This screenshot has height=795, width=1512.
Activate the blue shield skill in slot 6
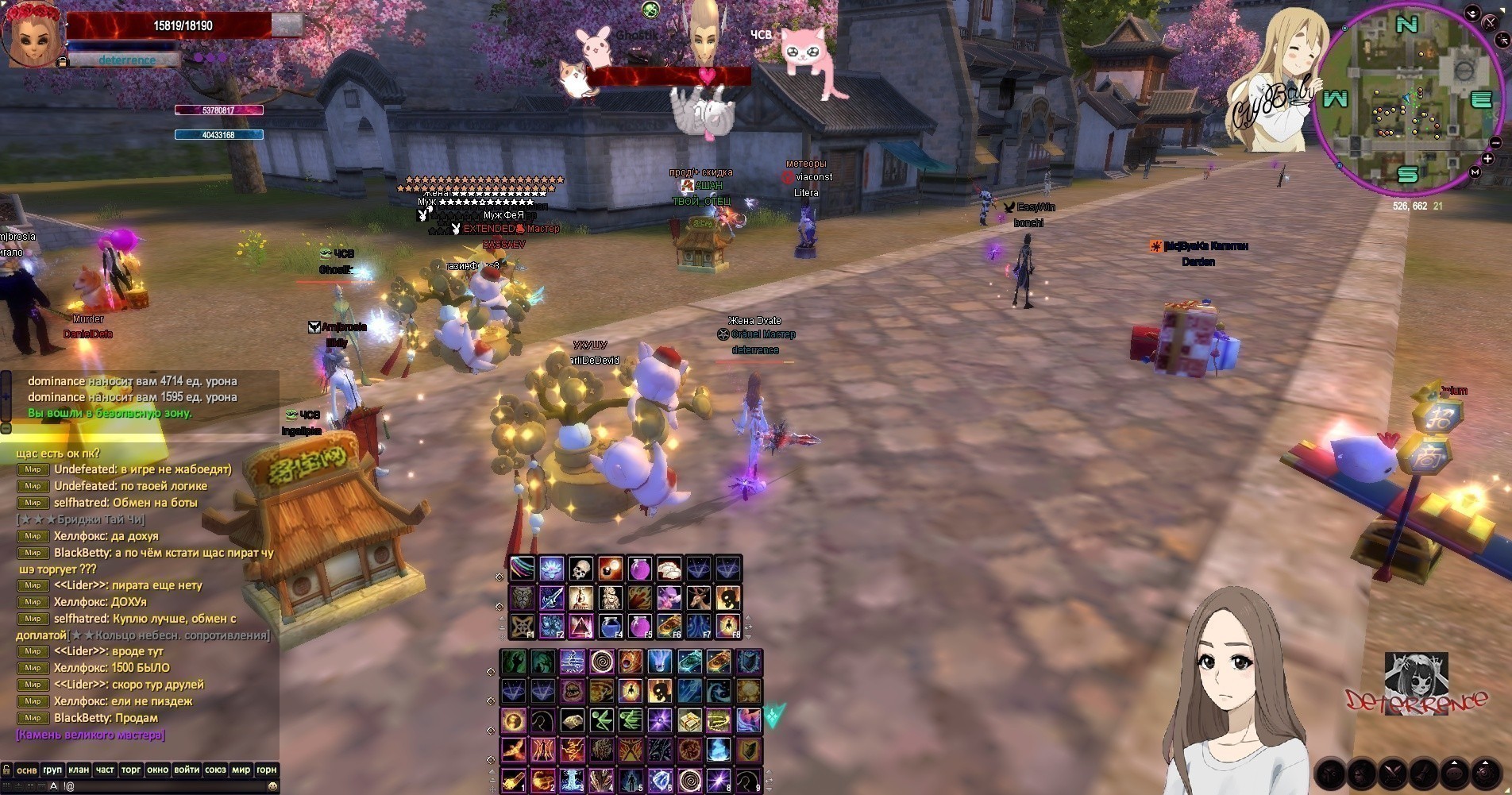(660, 780)
